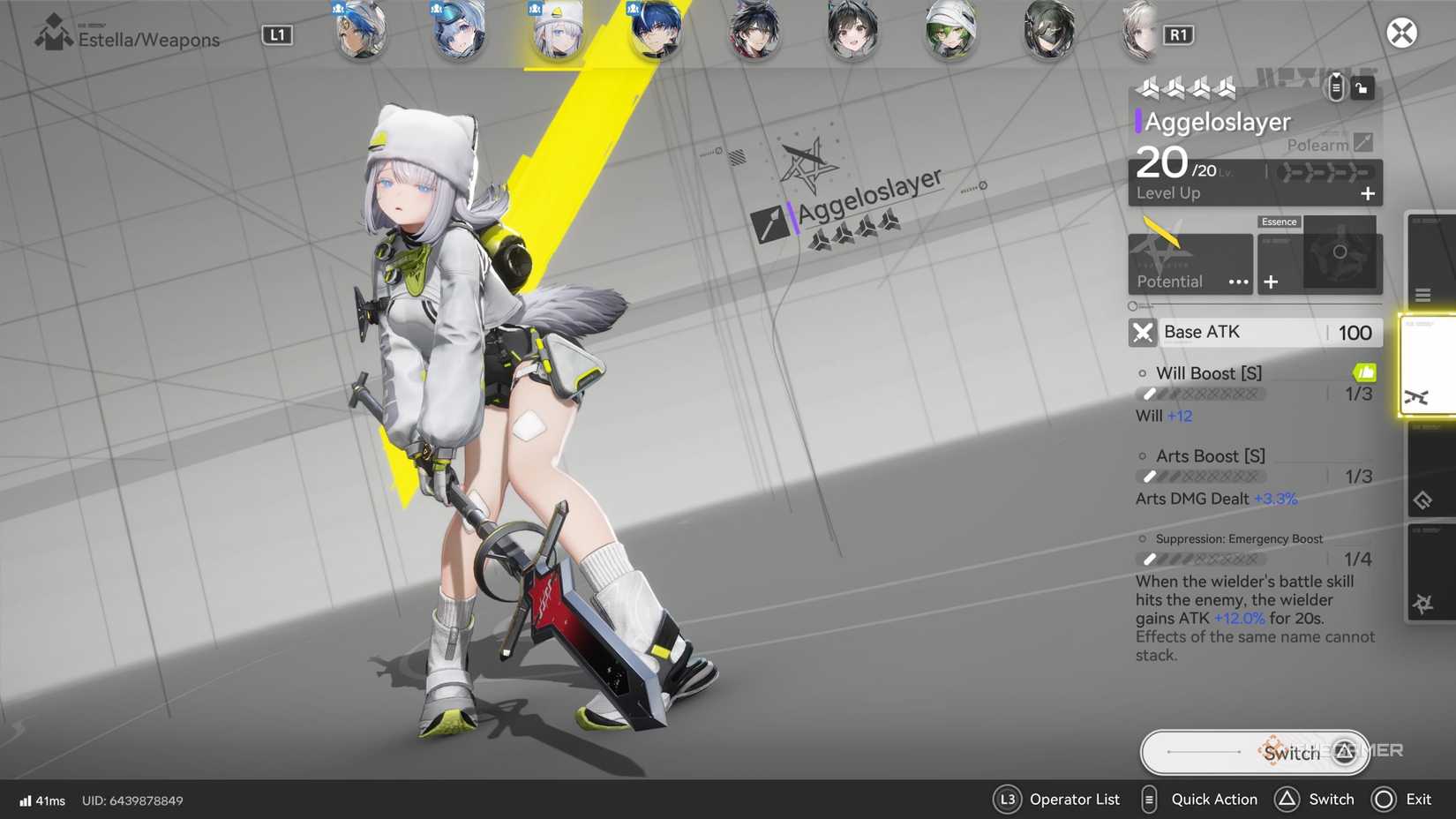
Task: Activate the Switch slider control at bottom right
Action: 1253,752
